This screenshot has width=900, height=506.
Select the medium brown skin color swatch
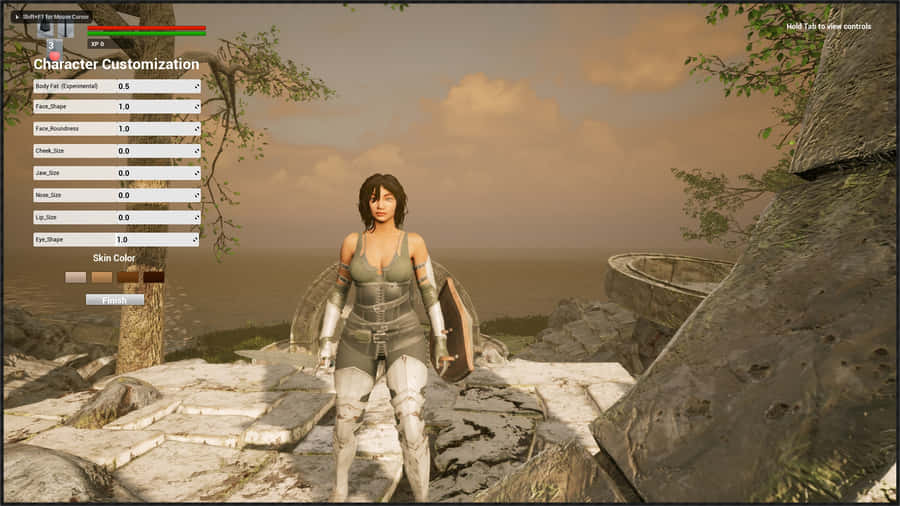[127, 277]
